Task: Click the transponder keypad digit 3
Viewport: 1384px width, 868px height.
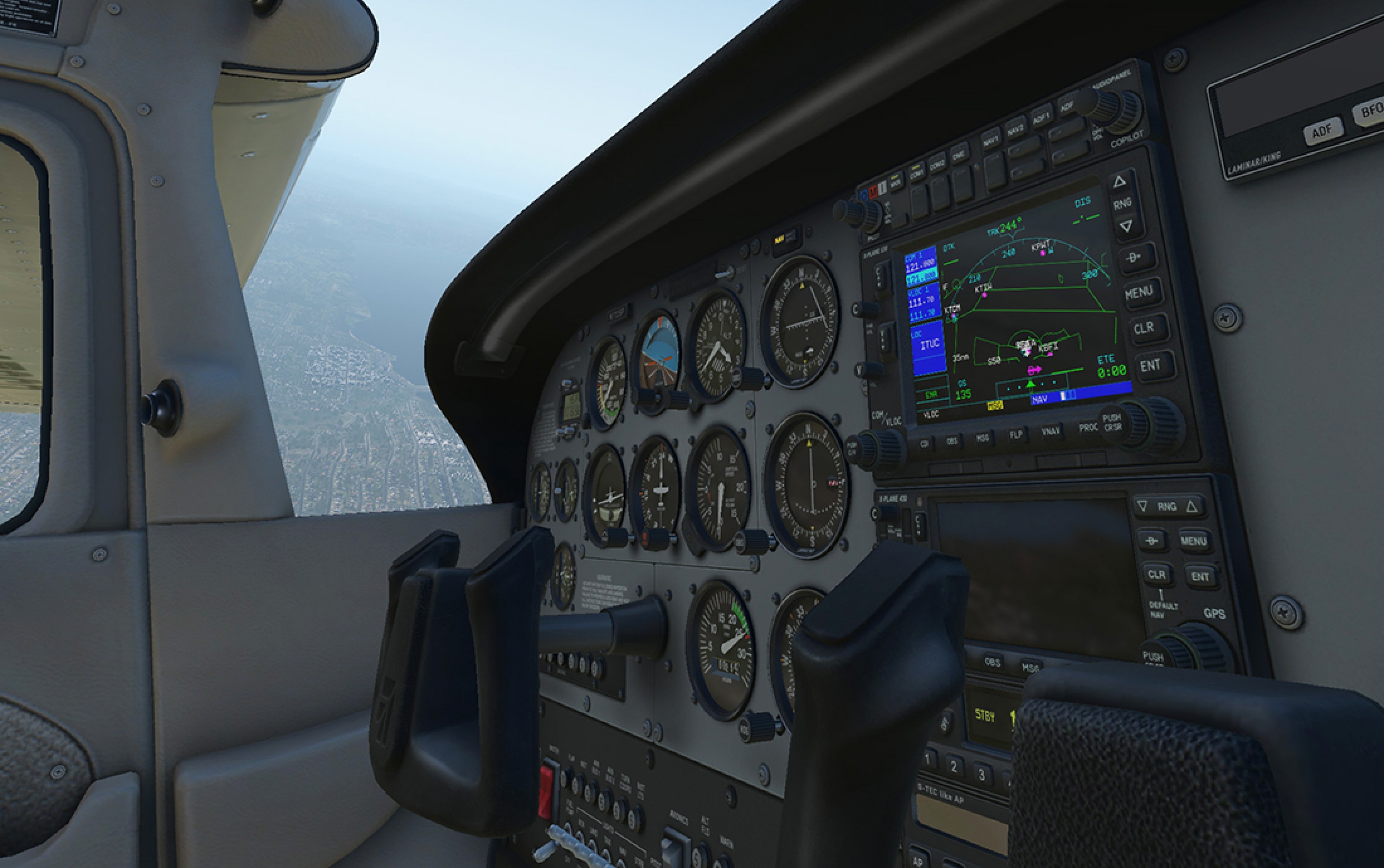Action: point(982,774)
